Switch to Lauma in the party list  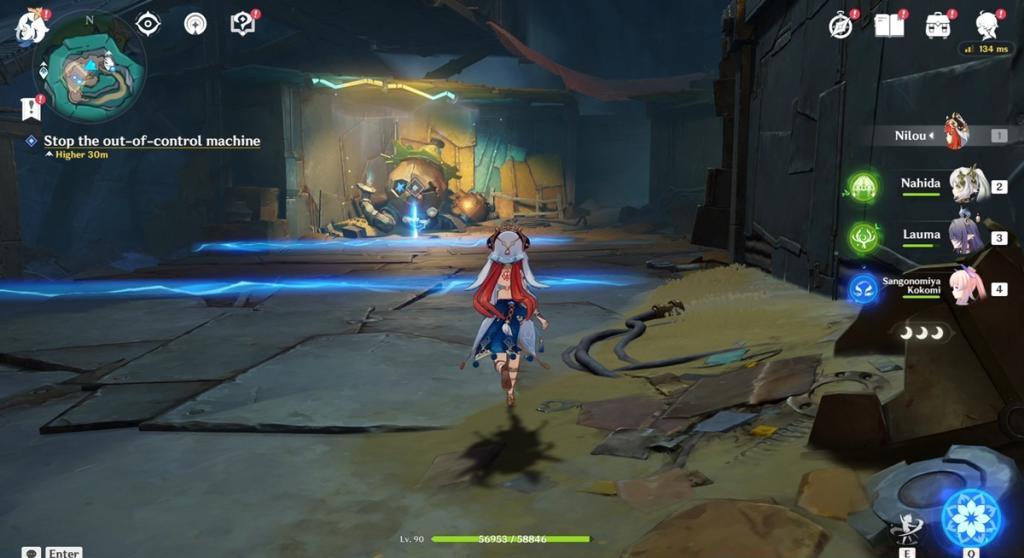966,236
